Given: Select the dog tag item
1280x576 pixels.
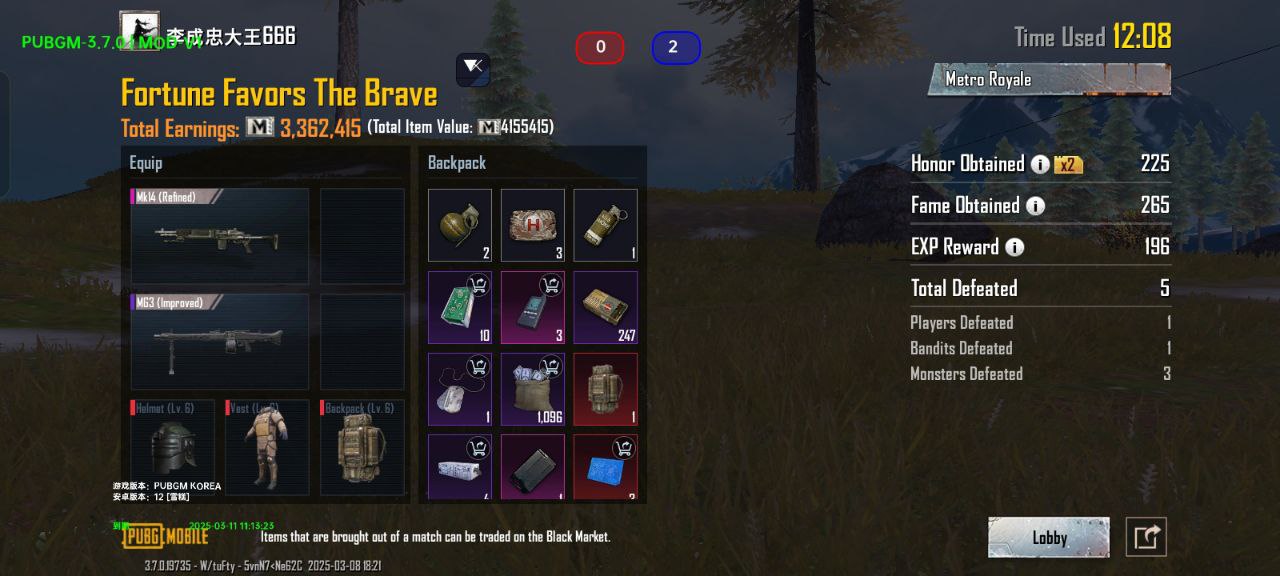Looking at the screenshot, I should 460,389.
